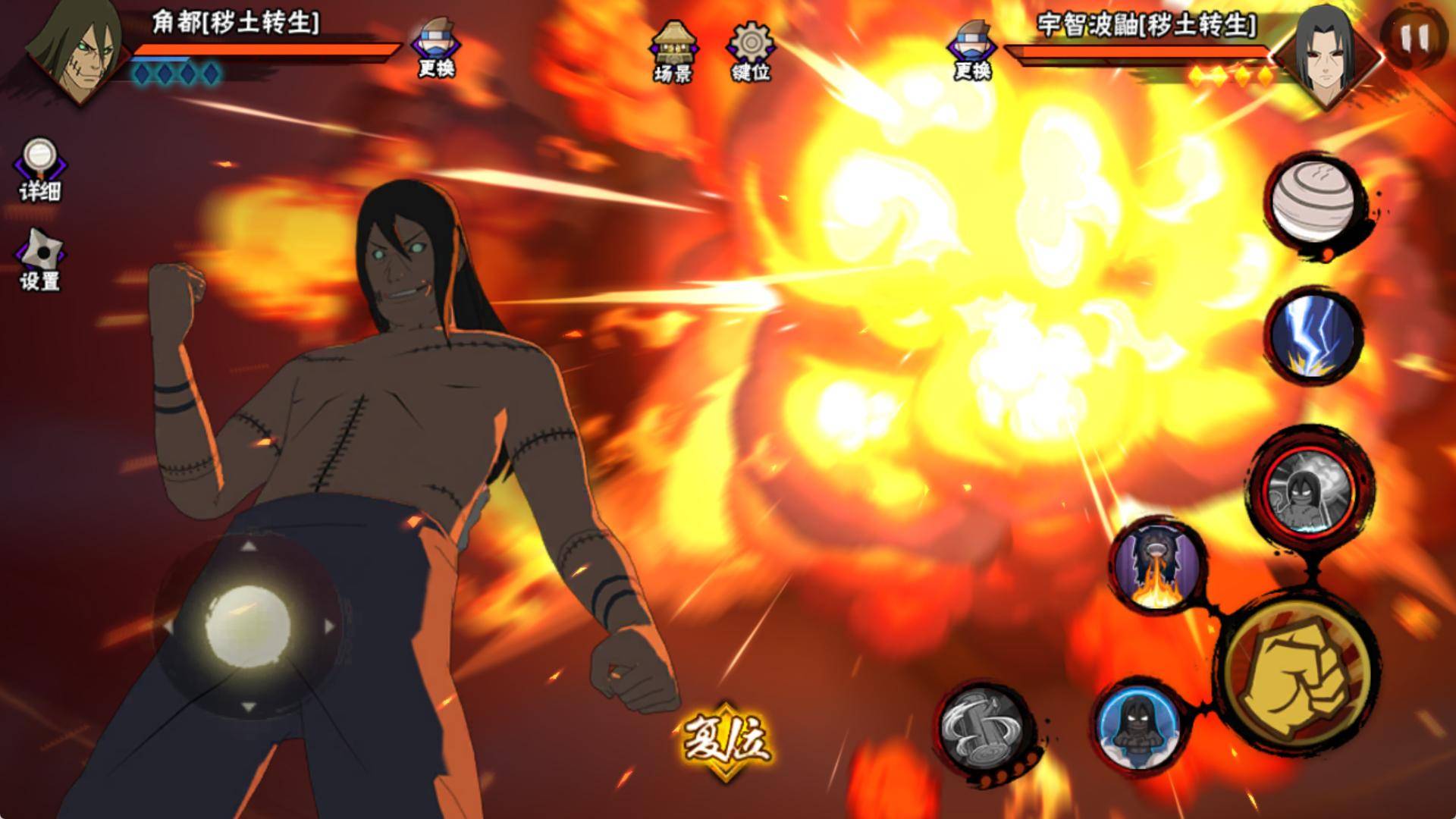Swap the Kakuzu fighter using 更换
The image size is (1456, 819).
click(x=436, y=47)
